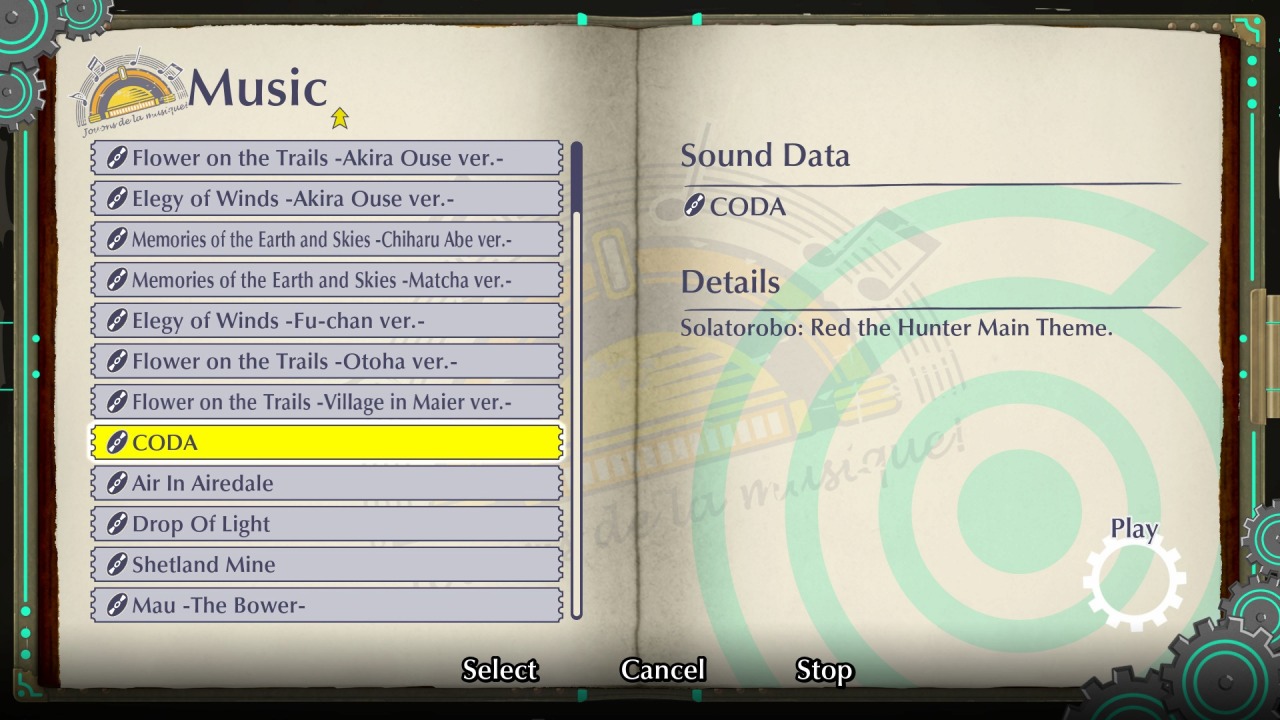Click the yellow star beside the Music title

(340, 117)
